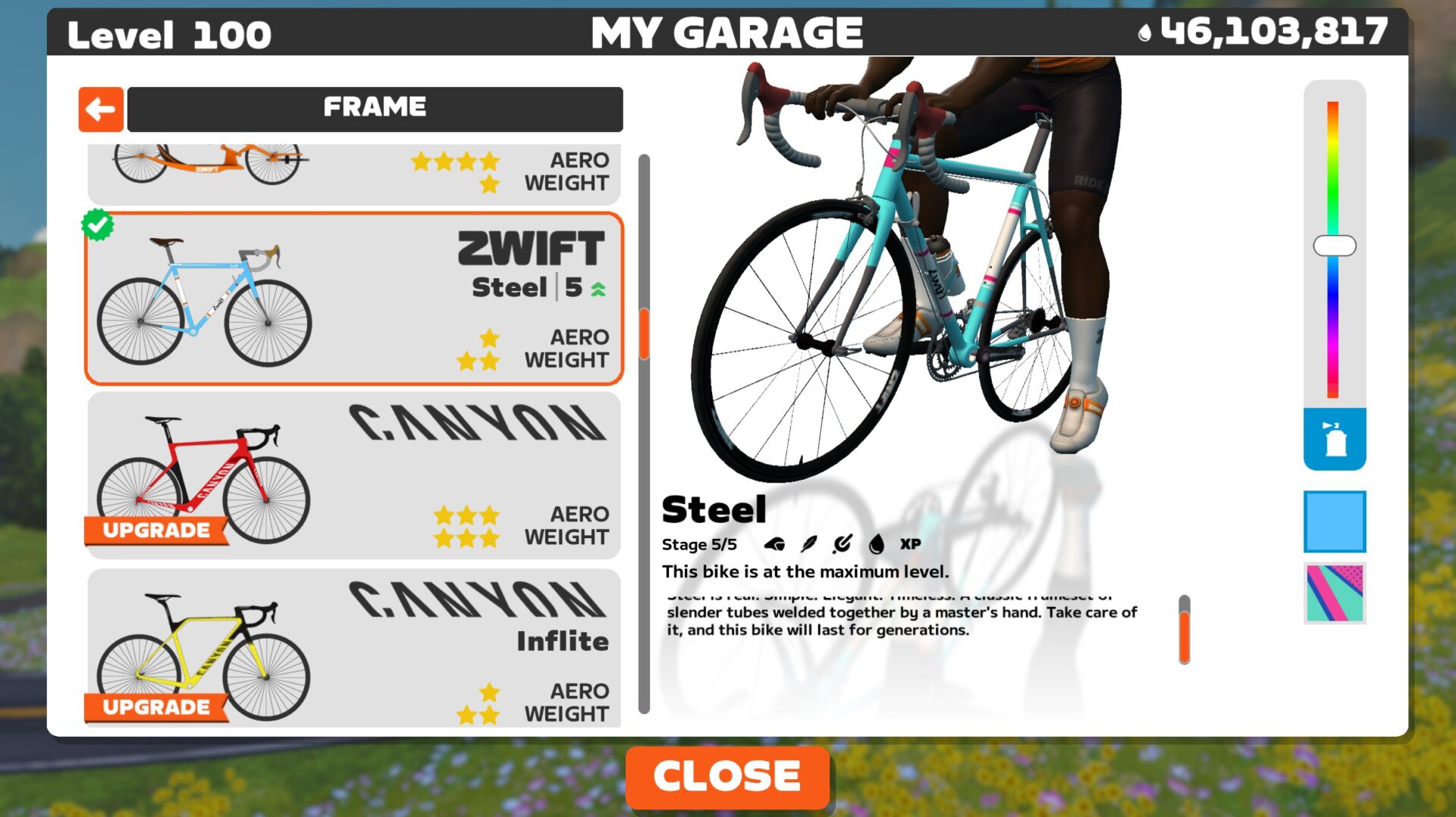Click the feather weight stat icon
This screenshot has width=1456, height=817.
click(810, 543)
